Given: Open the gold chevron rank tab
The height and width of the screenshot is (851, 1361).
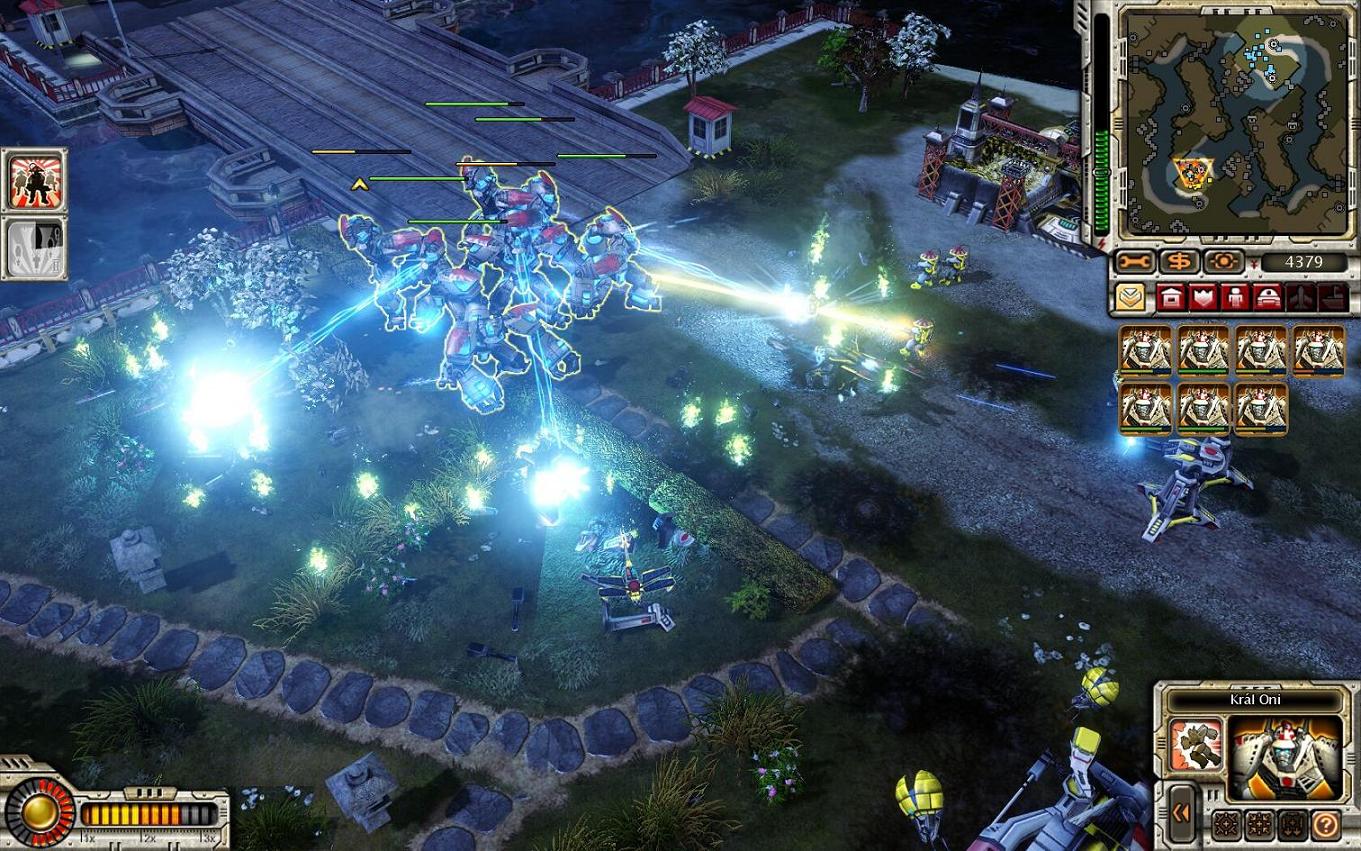Looking at the screenshot, I should tap(1130, 298).
